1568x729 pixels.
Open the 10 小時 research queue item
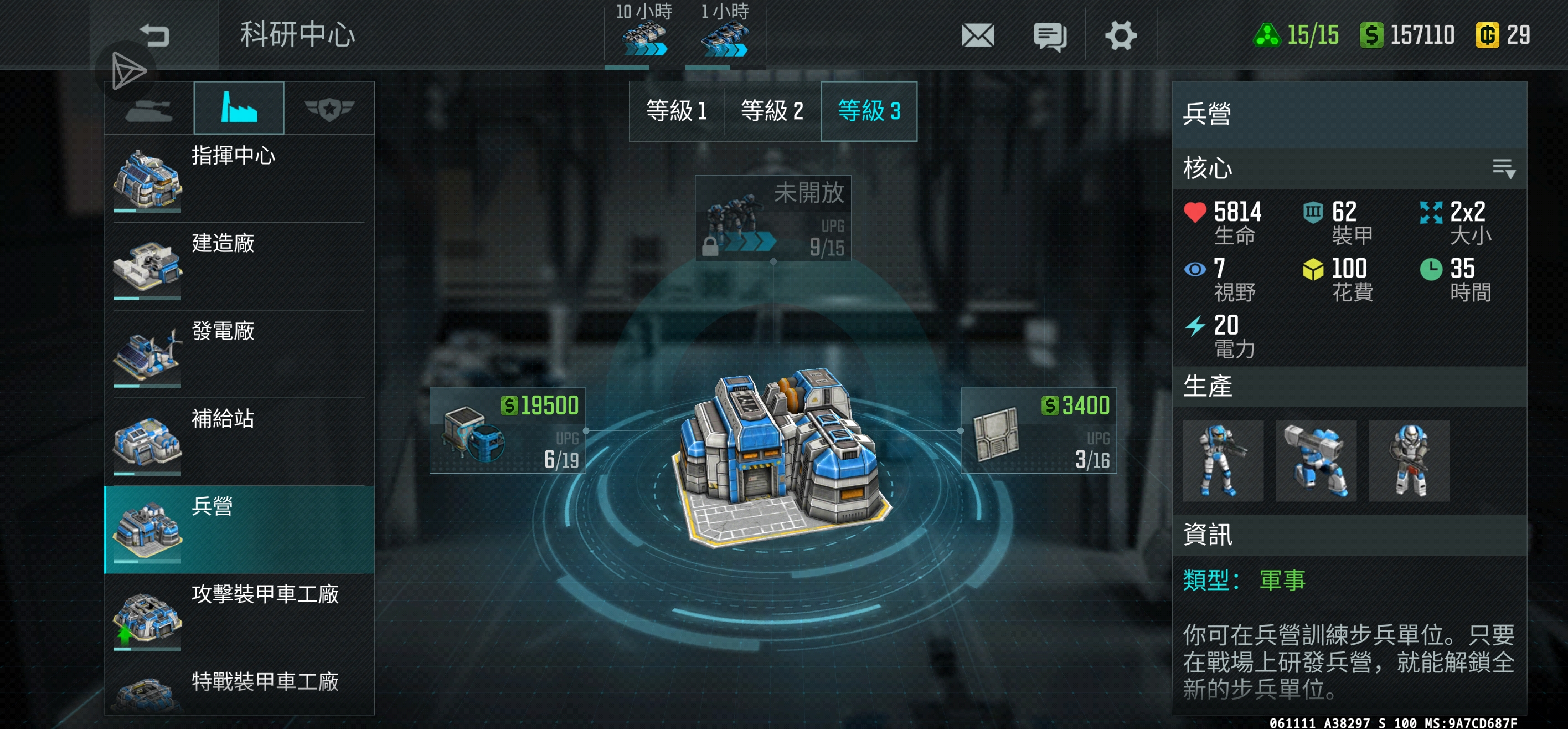pyautogui.click(x=644, y=33)
